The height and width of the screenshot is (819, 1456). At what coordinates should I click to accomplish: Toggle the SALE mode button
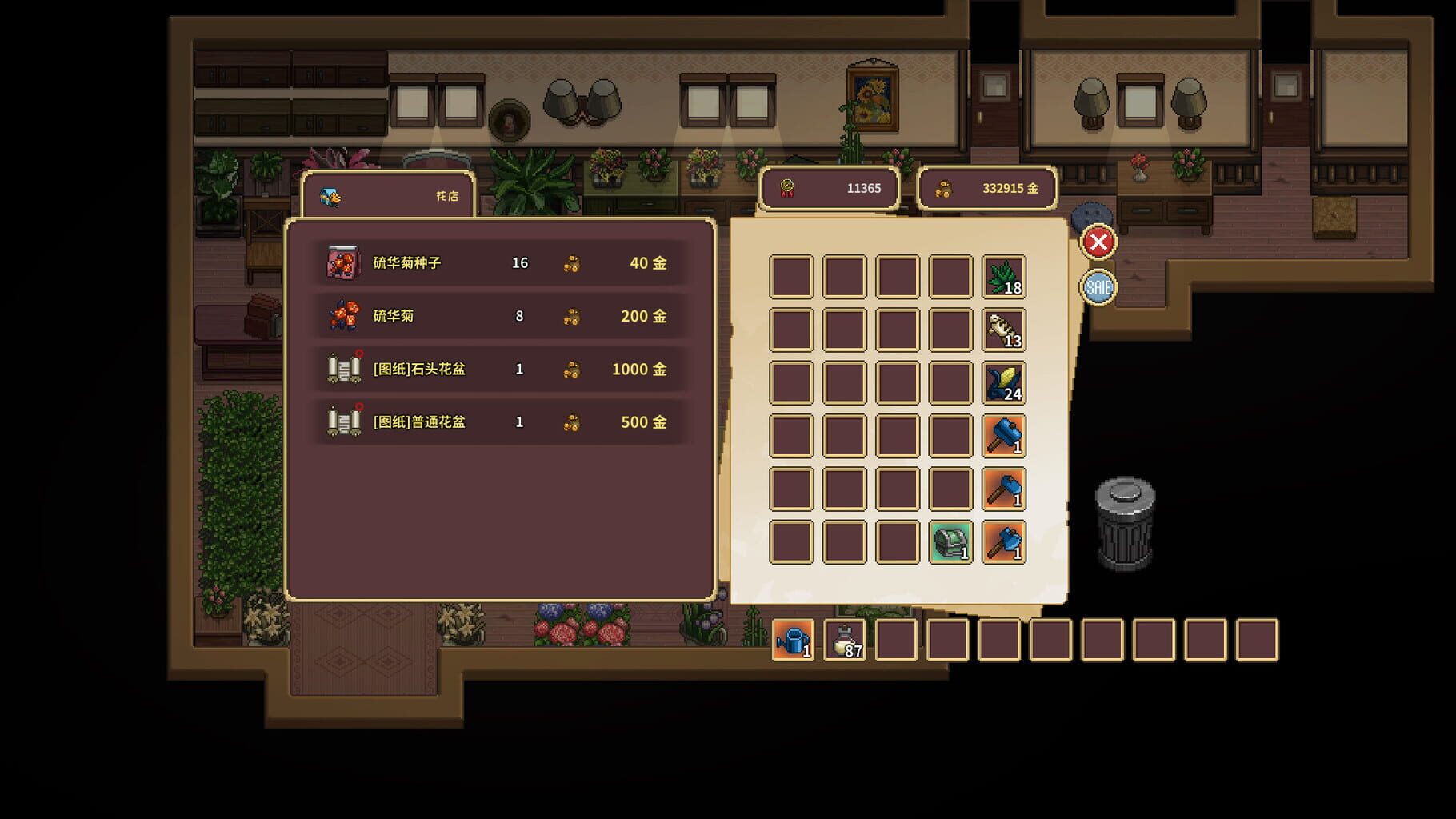[x=1098, y=286]
